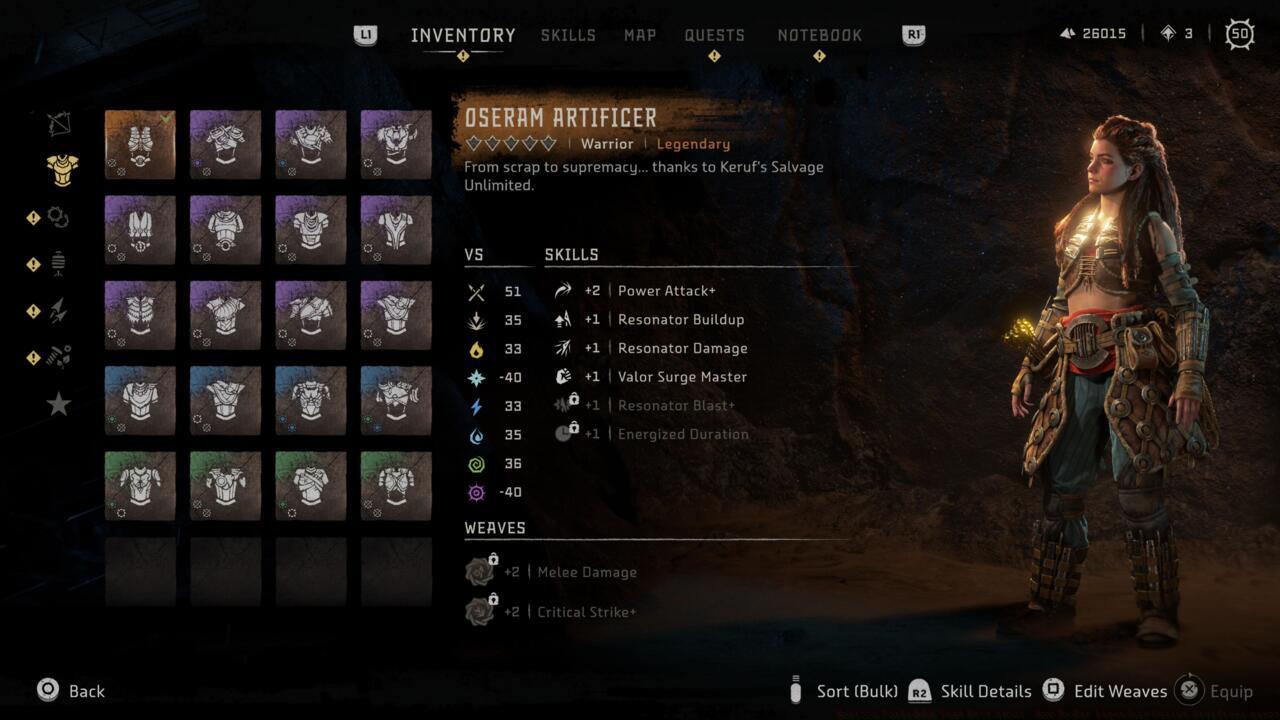1280x720 pixels.
Task: Select the potions pouch category icon
Action: (57, 262)
